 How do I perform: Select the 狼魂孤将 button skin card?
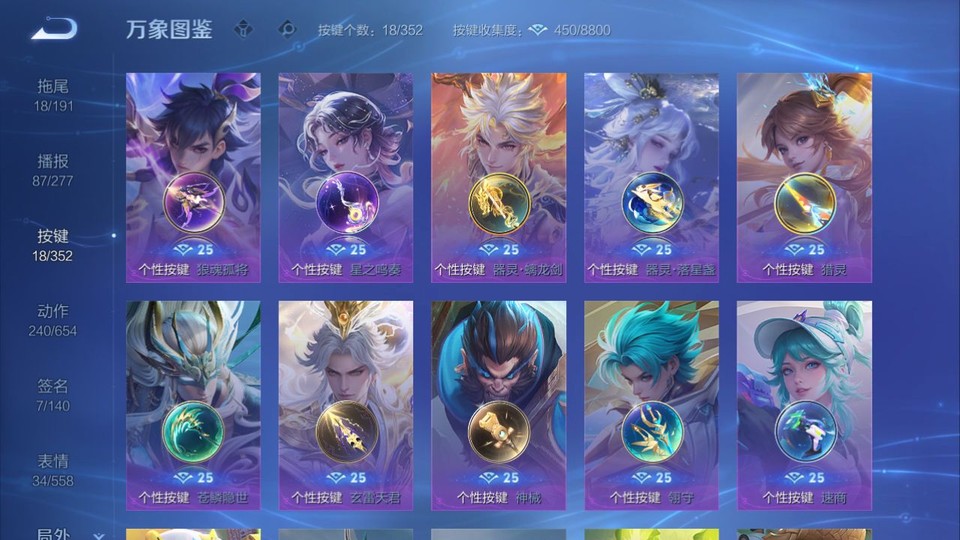point(193,177)
